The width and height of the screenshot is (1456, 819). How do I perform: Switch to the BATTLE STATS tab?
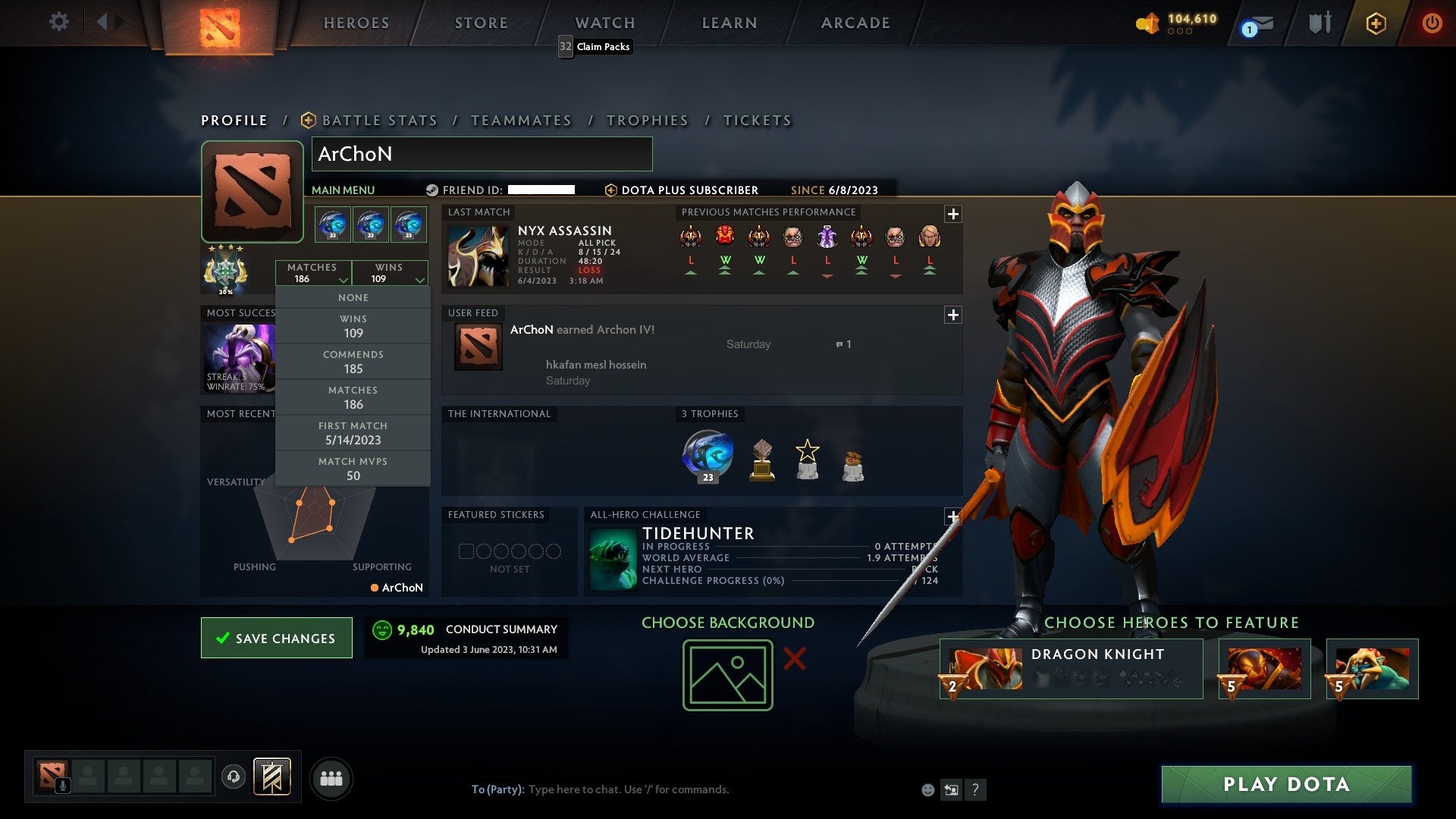pyautogui.click(x=379, y=120)
